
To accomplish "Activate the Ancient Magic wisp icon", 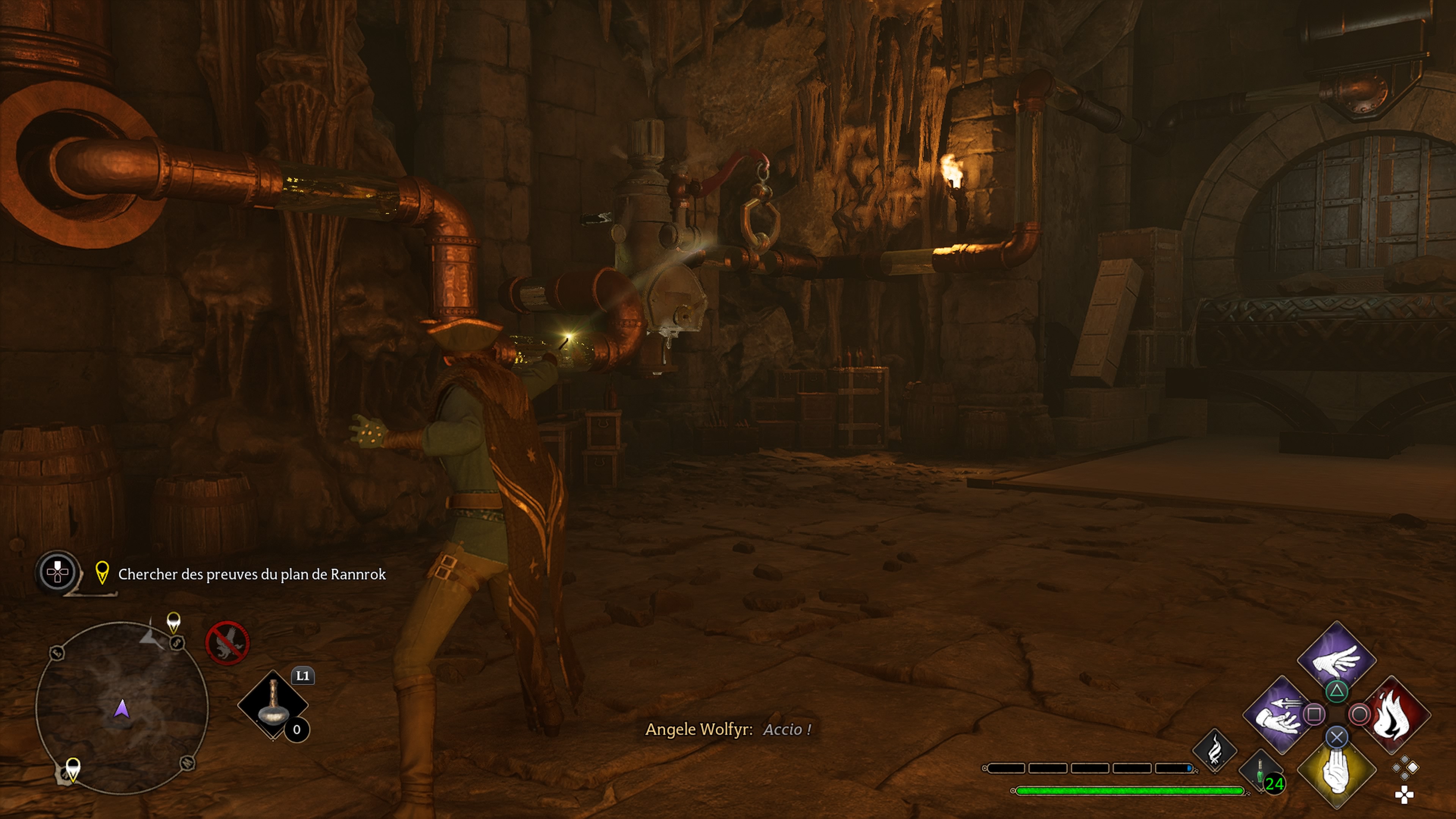I will (1214, 751).
